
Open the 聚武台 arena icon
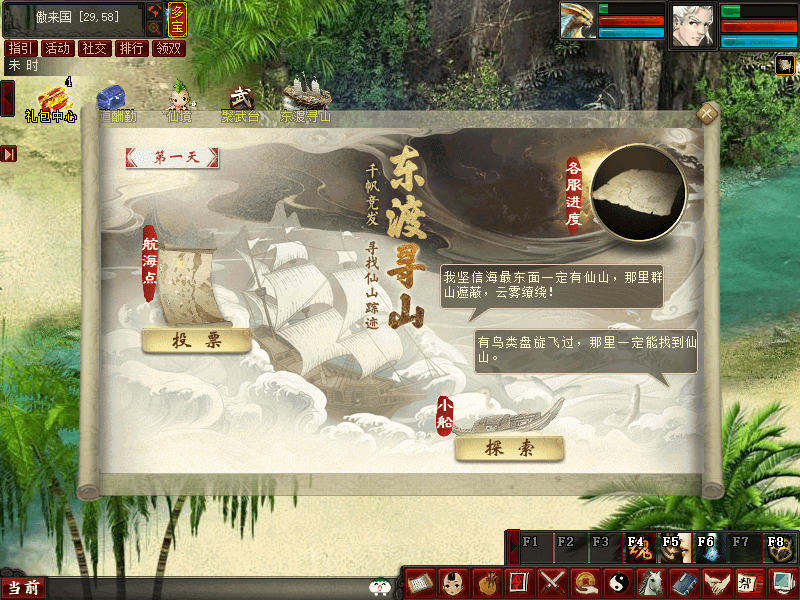tap(240, 100)
